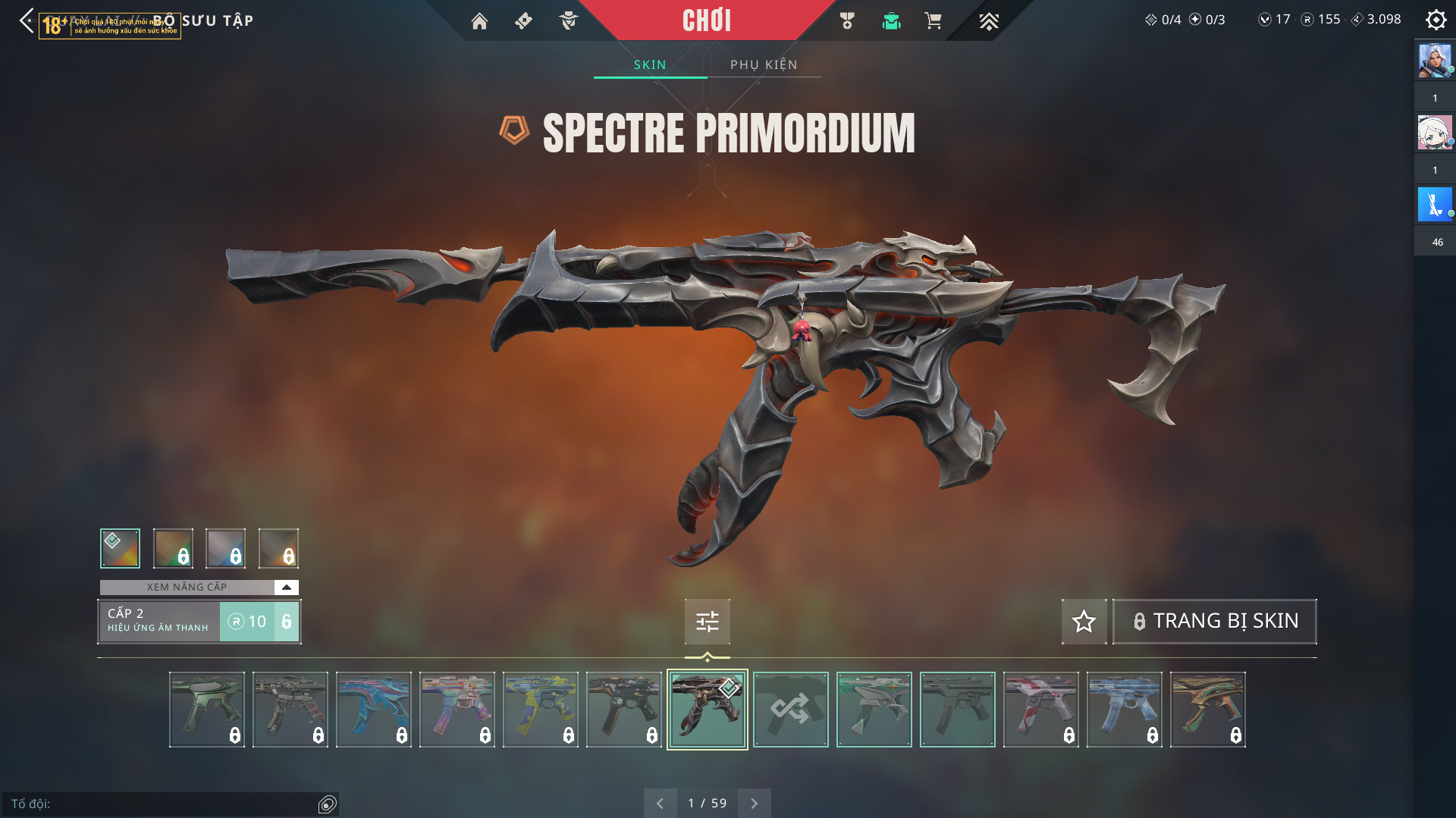Open settings gear icon
This screenshot has height=818, width=1456.
[1436, 20]
